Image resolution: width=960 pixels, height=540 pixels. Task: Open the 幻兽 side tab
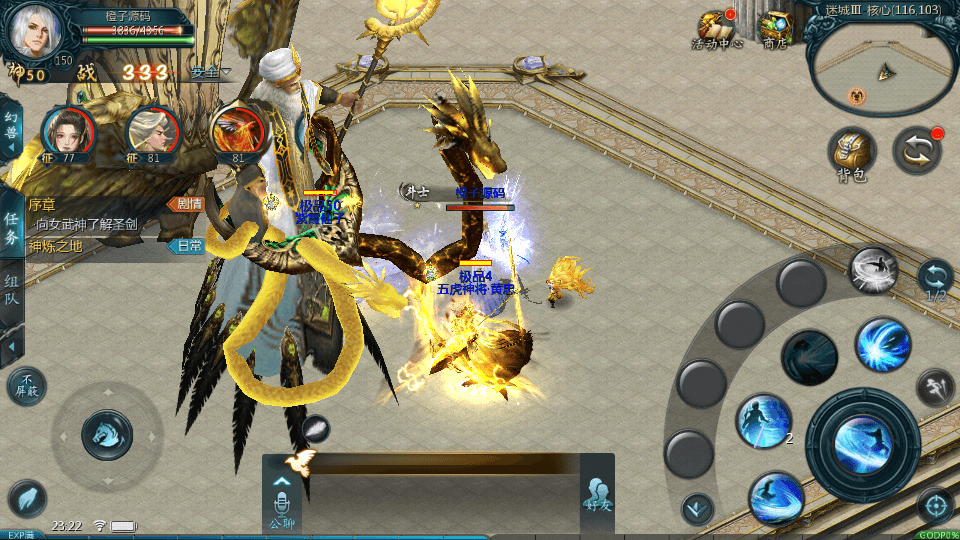[x=11, y=130]
